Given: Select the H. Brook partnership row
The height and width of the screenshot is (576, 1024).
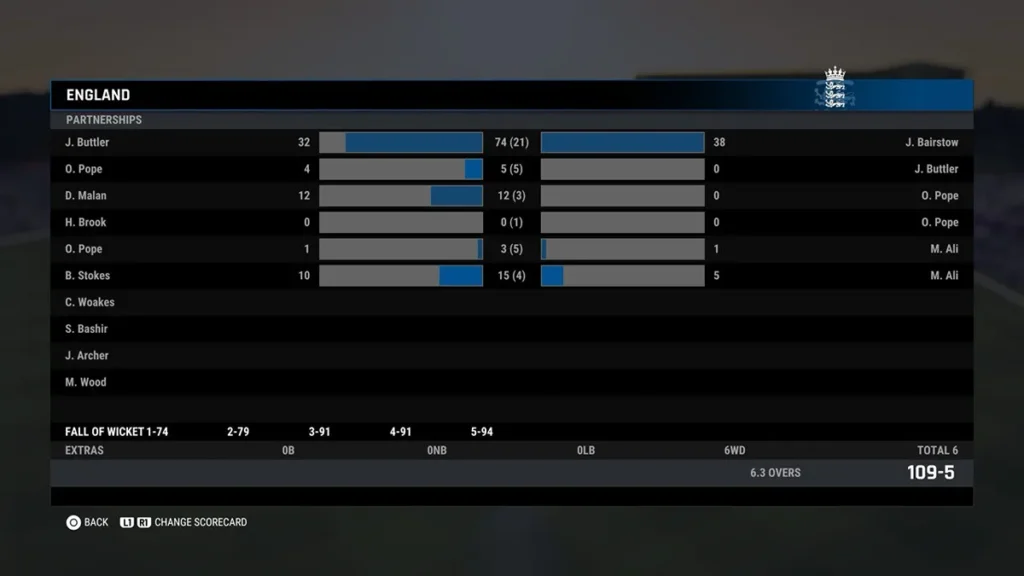Looking at the screenshot, I should pyautogui.click(x=511, y=222).
